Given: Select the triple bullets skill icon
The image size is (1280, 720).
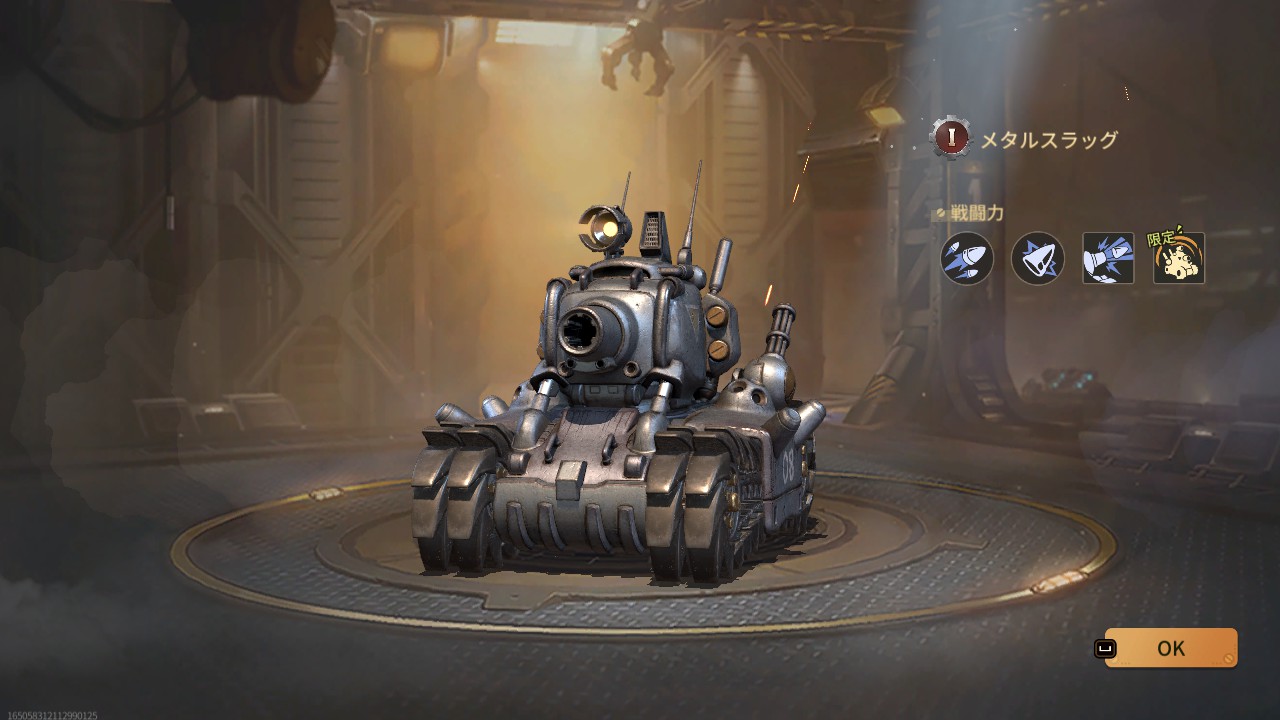Looking at the screenshot, I should coord(967,258).
